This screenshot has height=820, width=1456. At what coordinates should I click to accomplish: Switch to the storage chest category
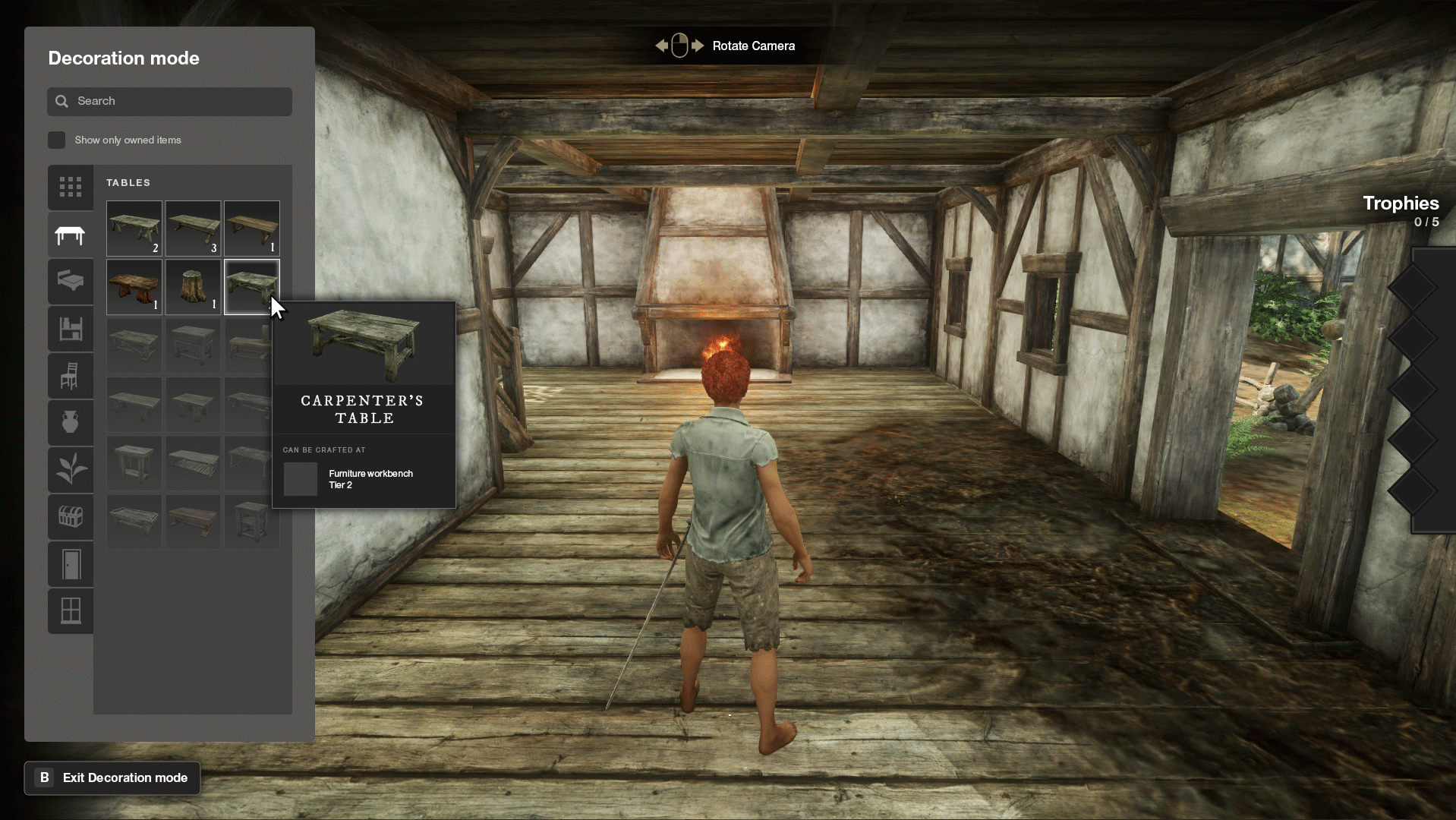click(71, 517)
